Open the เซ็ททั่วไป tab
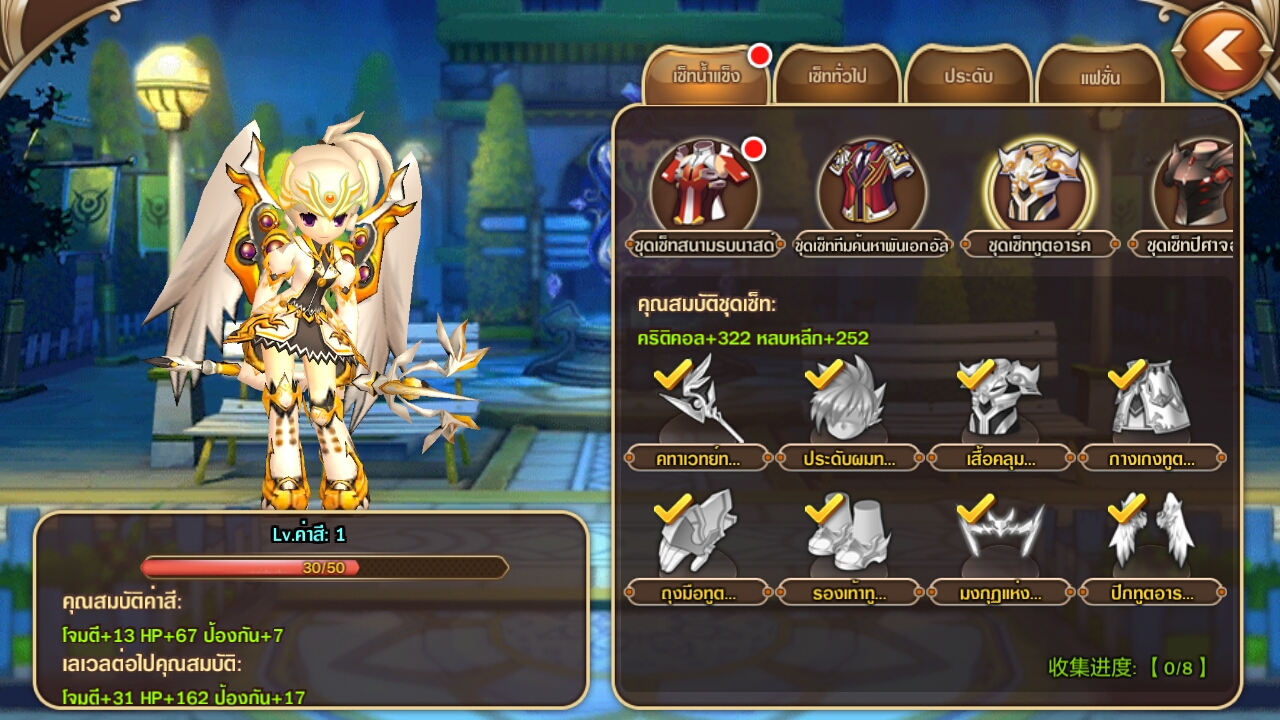The image size is (1280, 720). [838, 76]
